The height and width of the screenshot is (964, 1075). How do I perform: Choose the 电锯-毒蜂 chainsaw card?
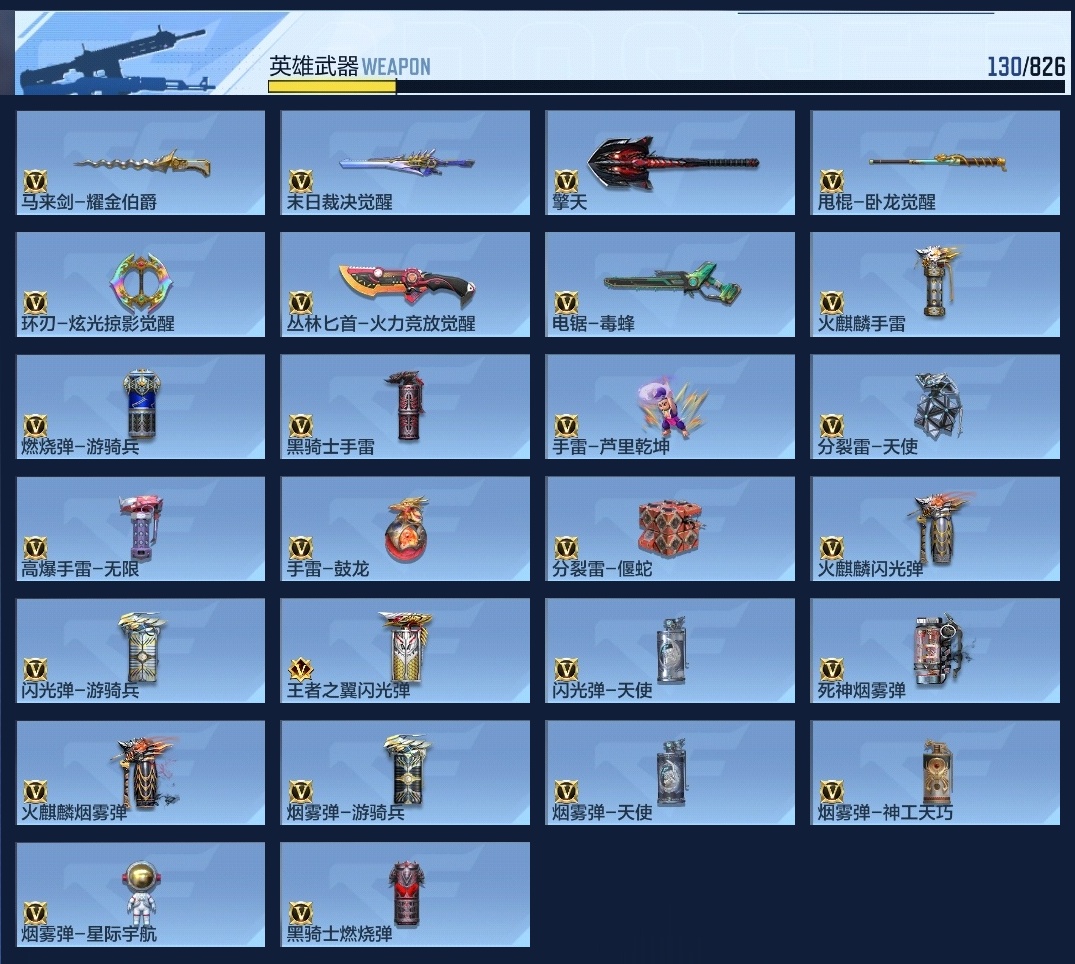(x=670, y=284)
